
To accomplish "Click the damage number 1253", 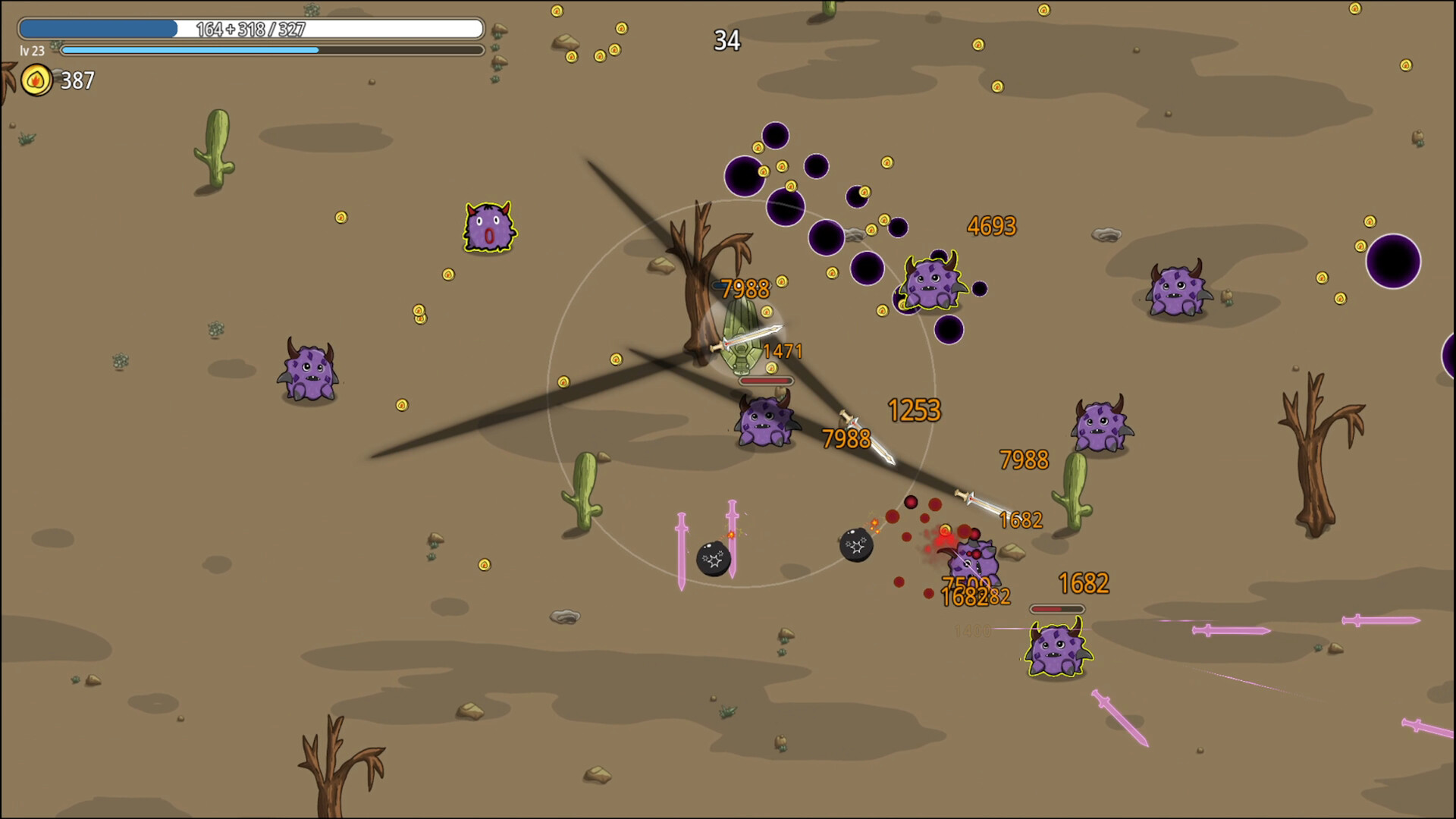I will coord(915,409).
